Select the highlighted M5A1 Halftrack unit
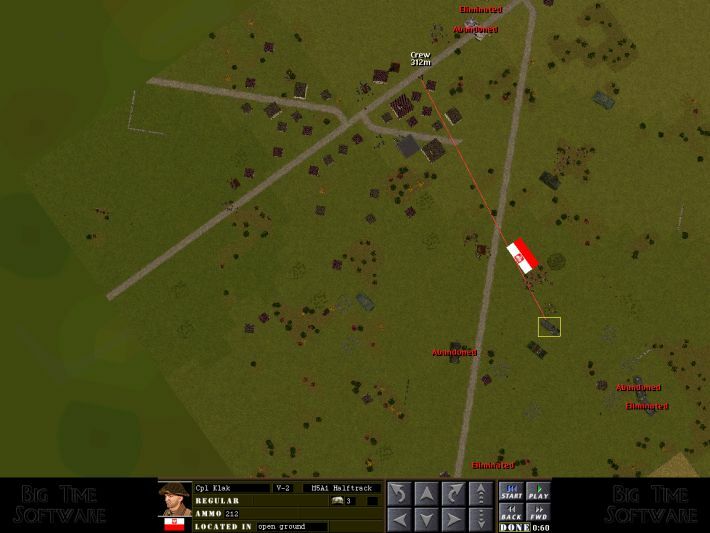Viewport: 710px width, 533px height. point(549,327)
